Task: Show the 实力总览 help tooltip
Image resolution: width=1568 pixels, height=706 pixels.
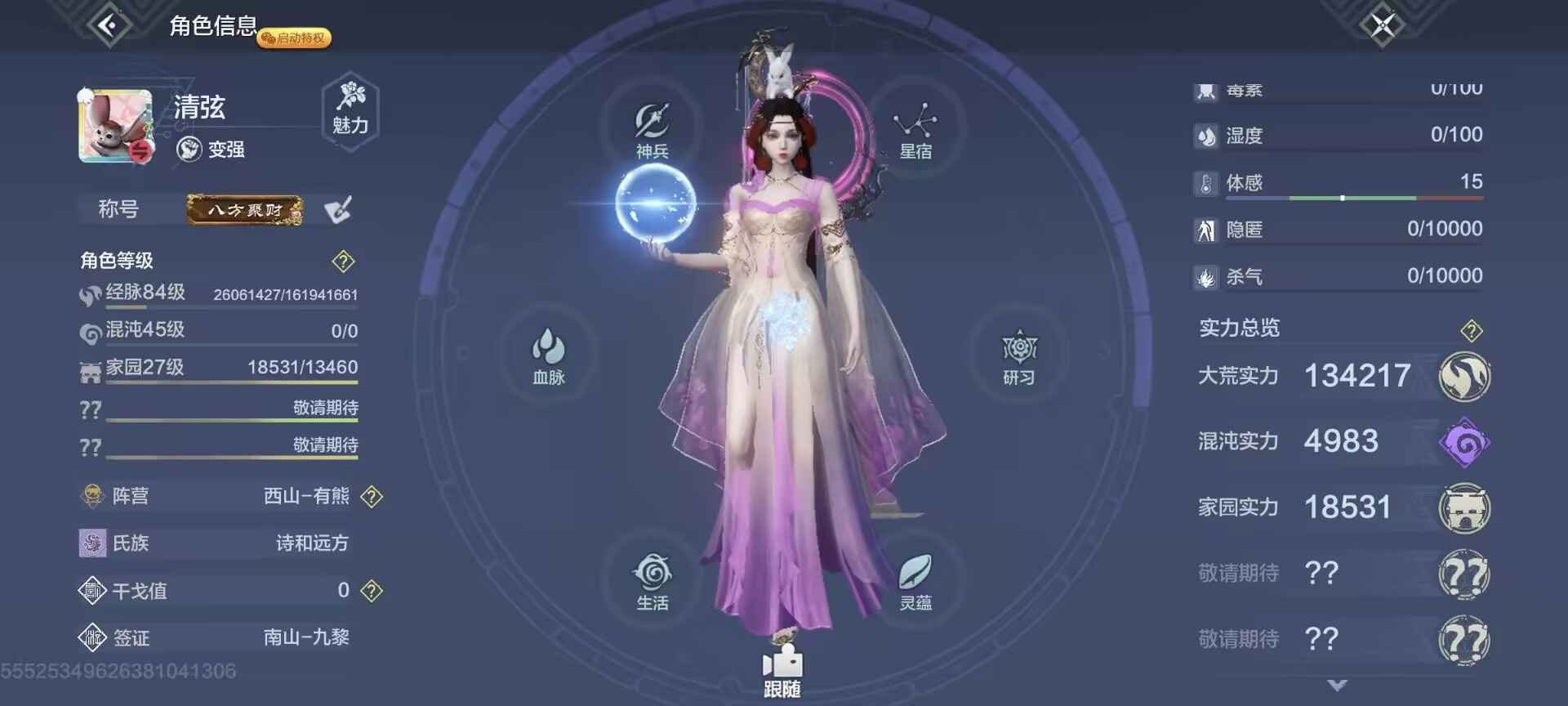Action: pyautogui.click(x=1471, y=331)
